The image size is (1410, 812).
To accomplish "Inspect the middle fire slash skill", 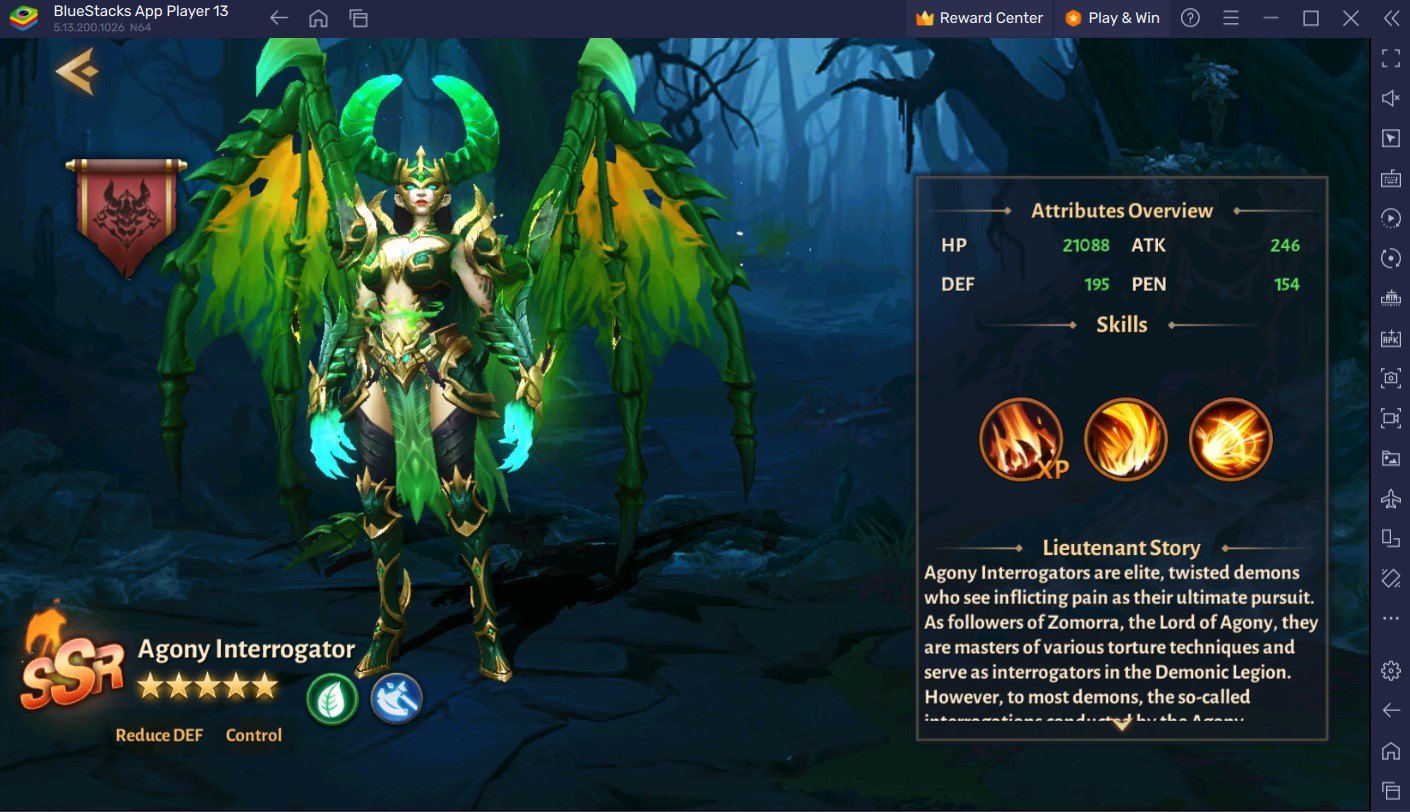I will (1126, 439).
